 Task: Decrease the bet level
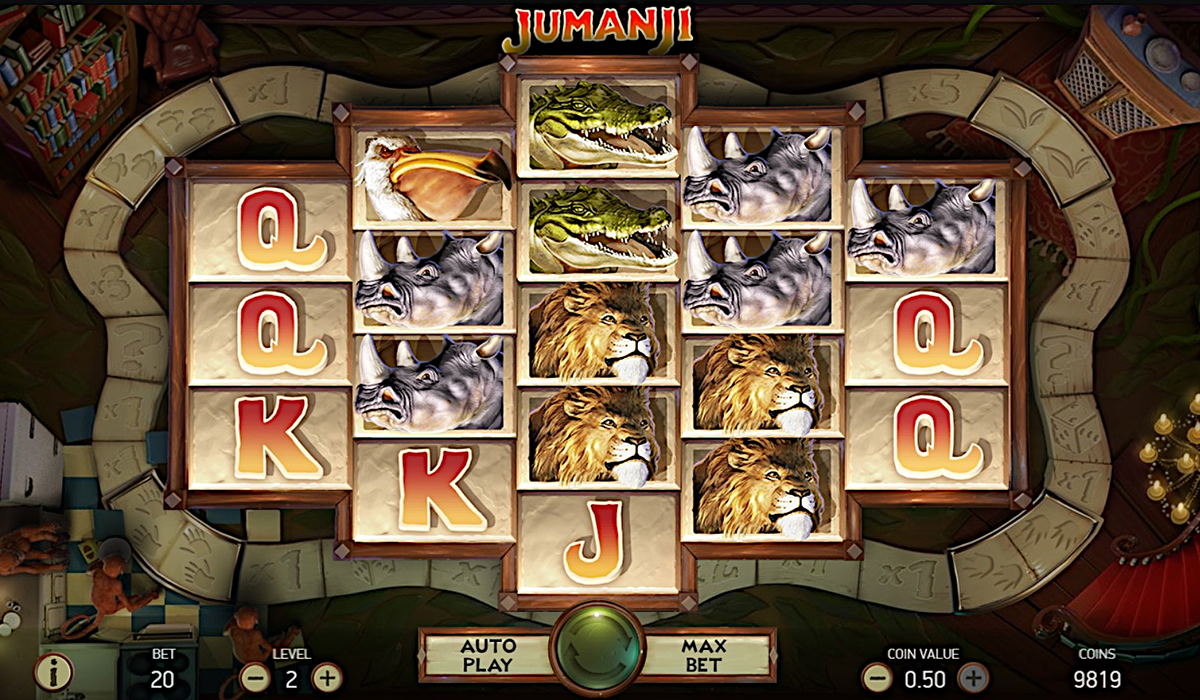[x=257, y=677]
